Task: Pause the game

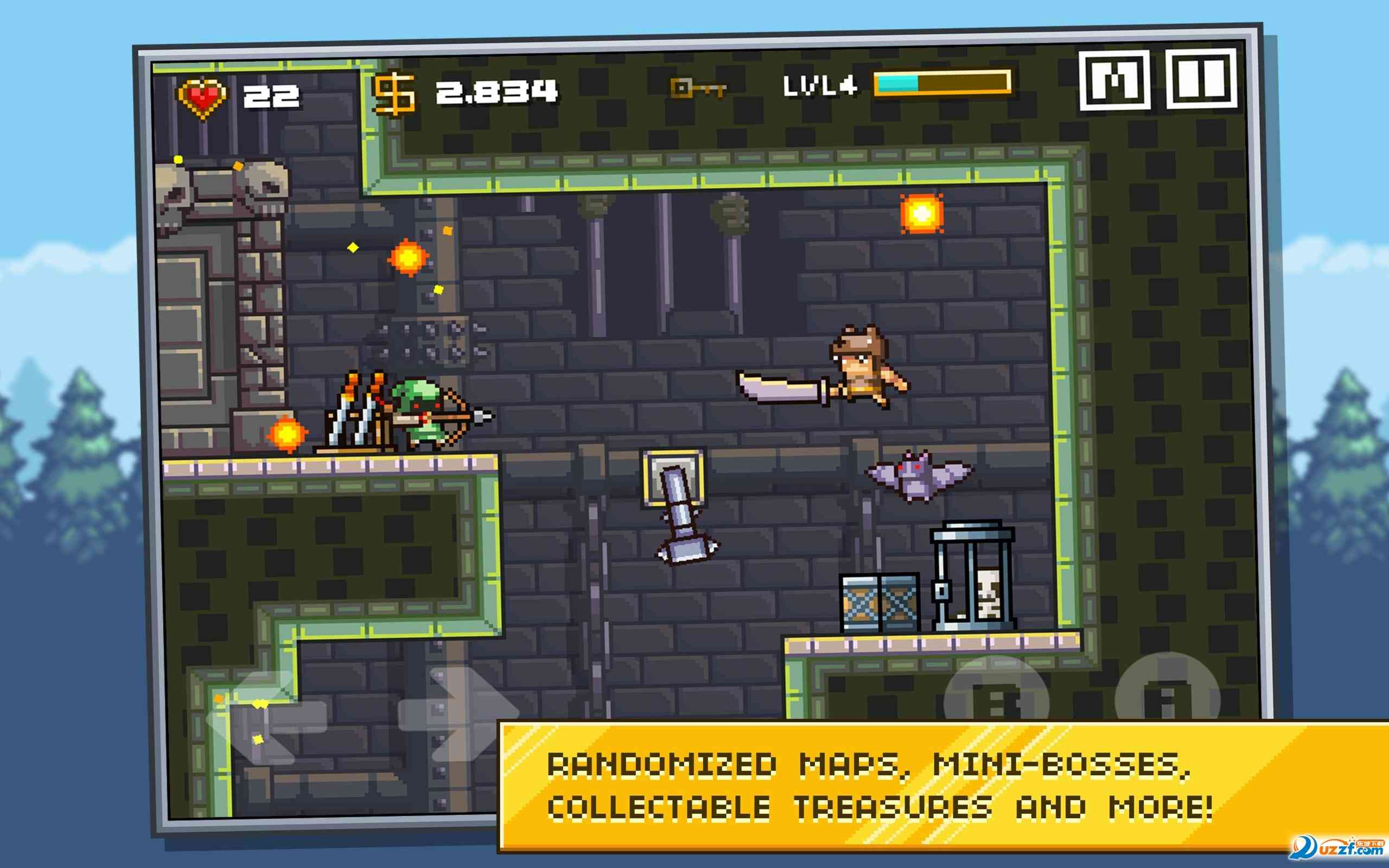Action: (x=1201, y=79)
